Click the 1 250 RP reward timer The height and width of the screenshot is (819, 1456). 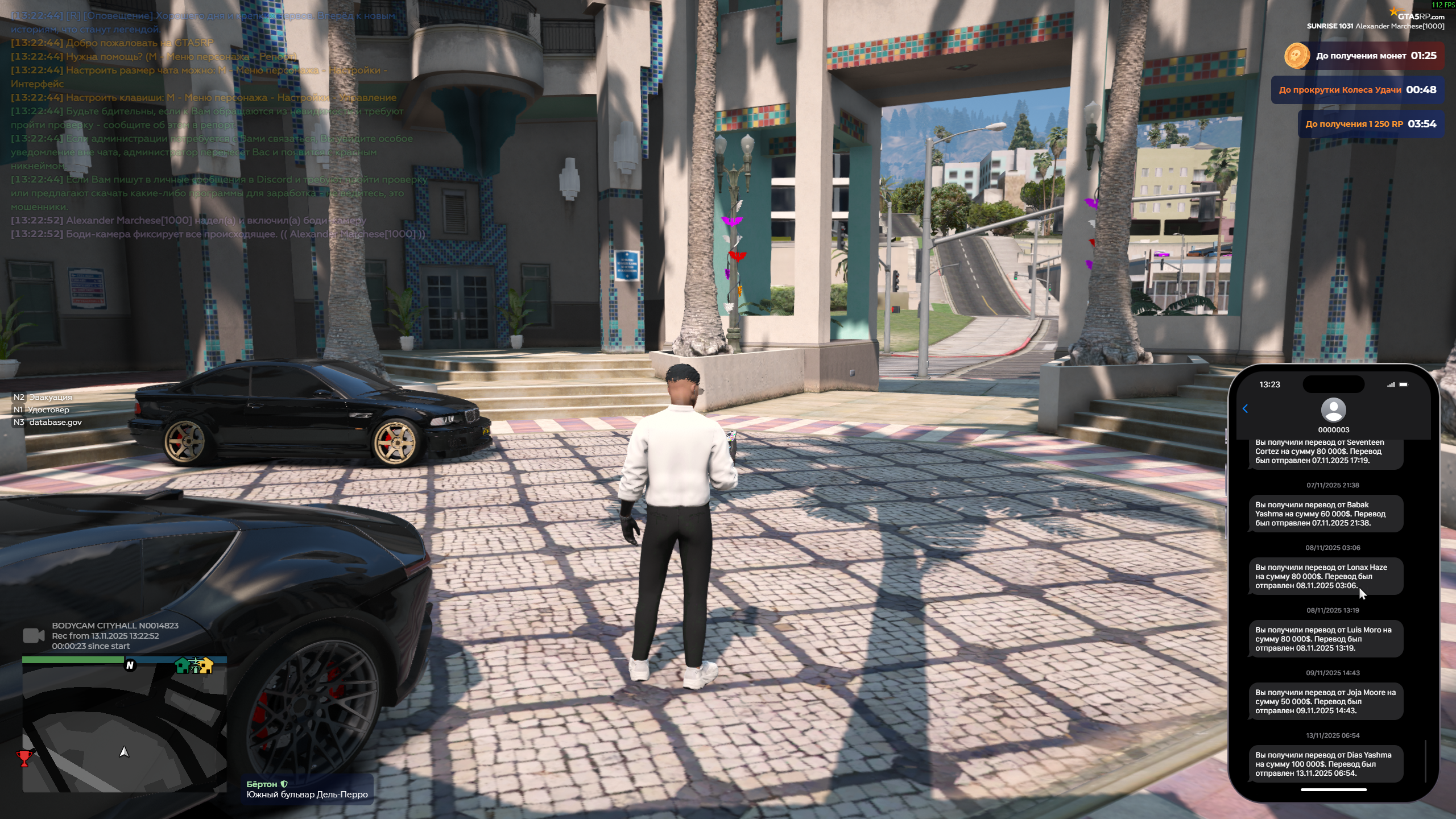click(1370, 124)
